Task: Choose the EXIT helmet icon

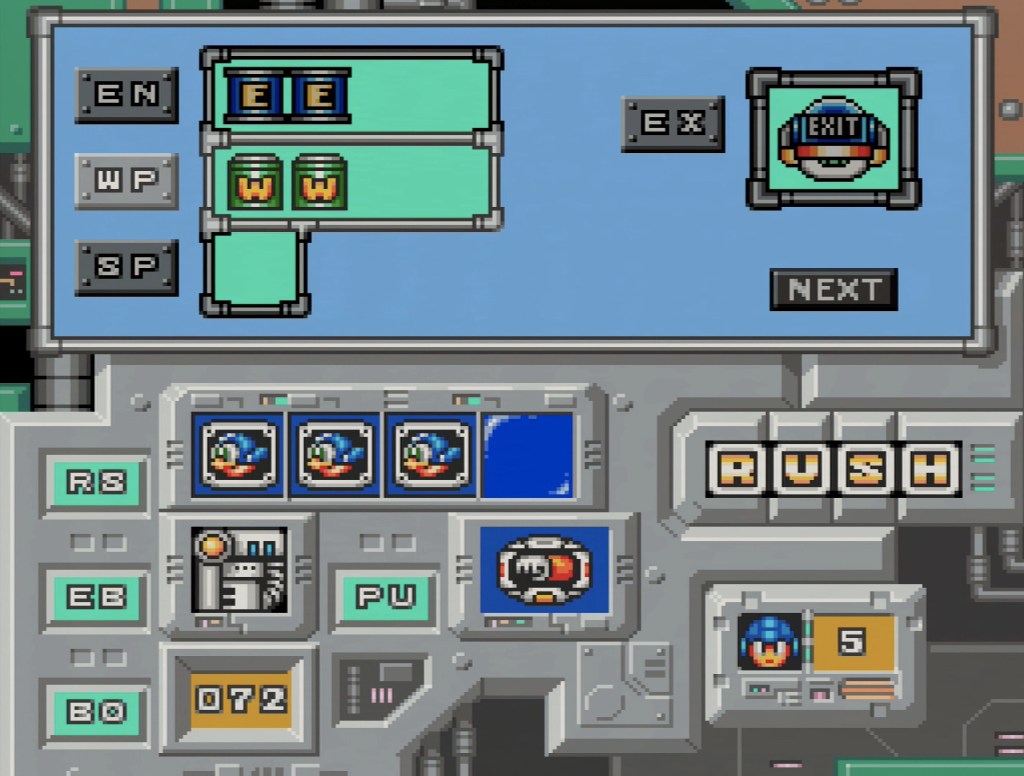Action: (833, 138)
